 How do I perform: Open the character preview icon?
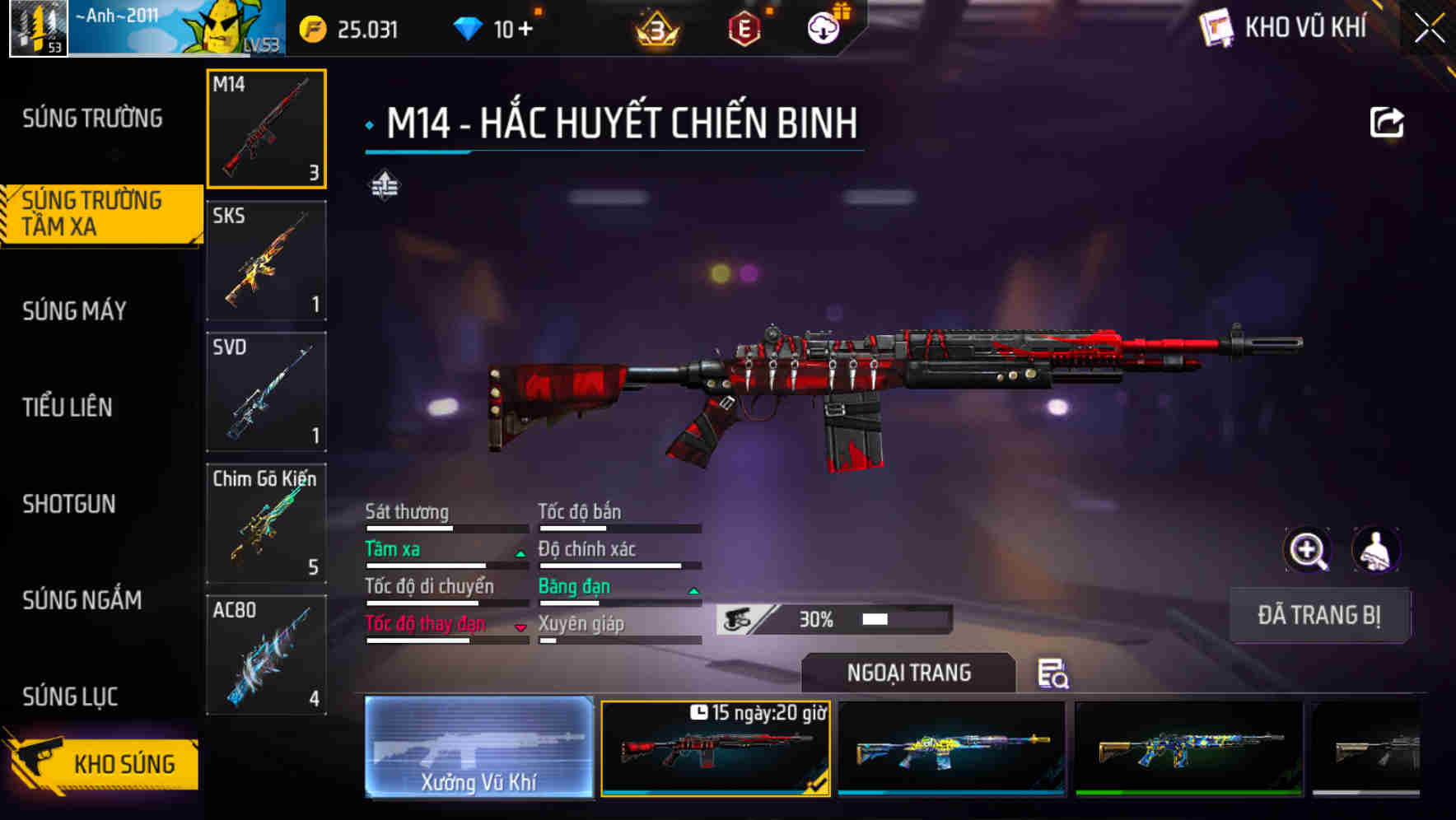(1374, 550)
